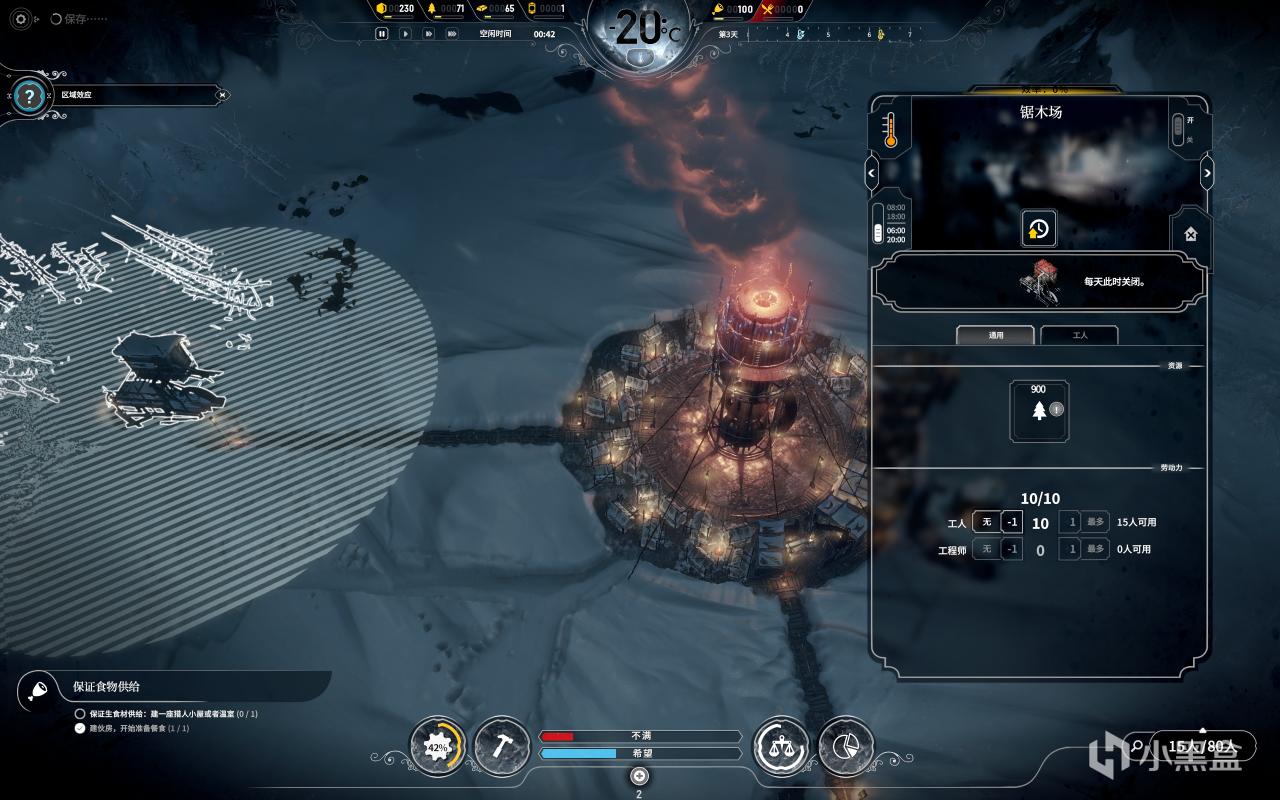Switch to the 工人 tab

pyautogui.click(x=1079, y=335)
